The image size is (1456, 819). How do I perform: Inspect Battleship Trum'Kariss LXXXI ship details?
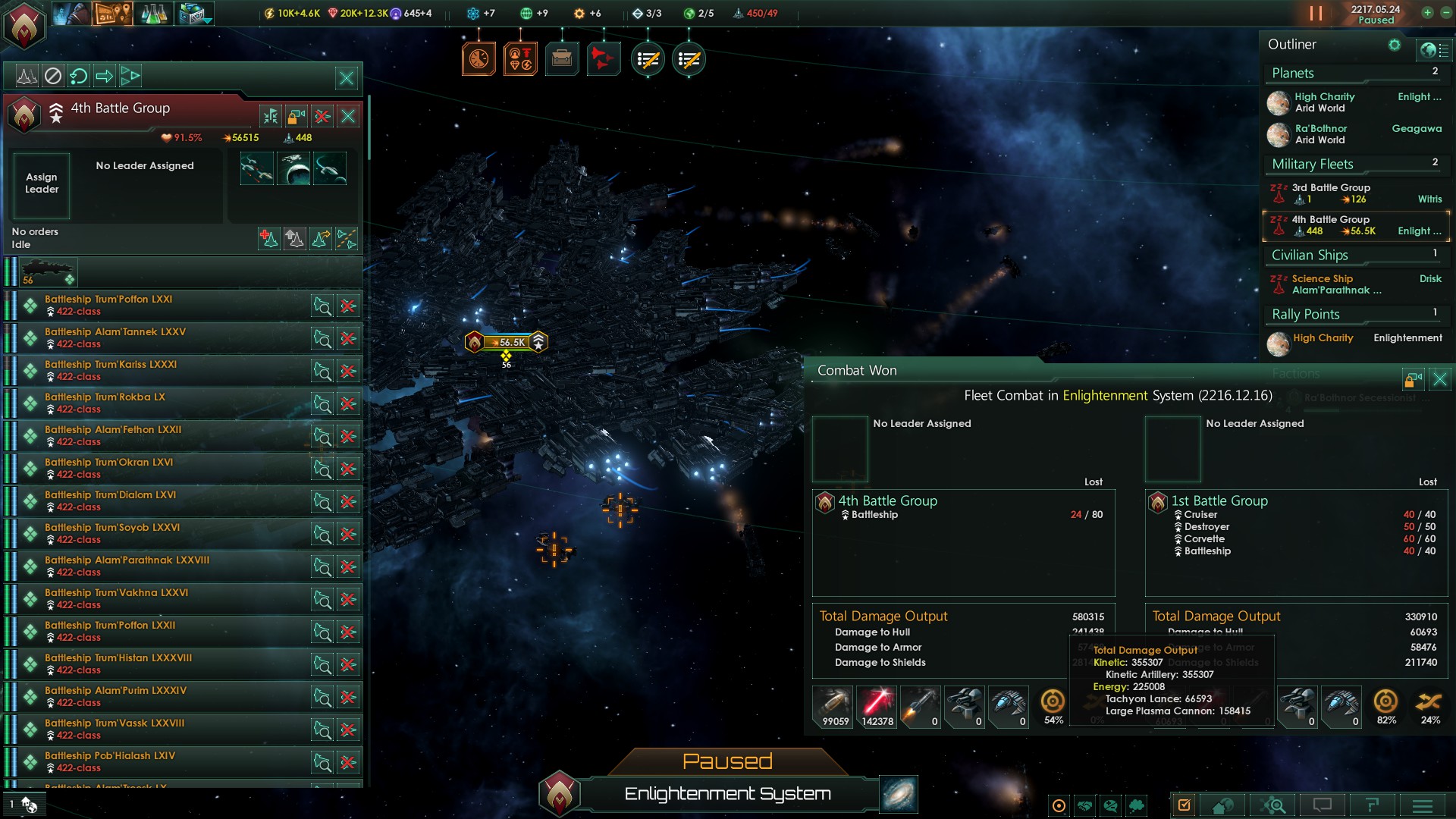coord(322,372)
